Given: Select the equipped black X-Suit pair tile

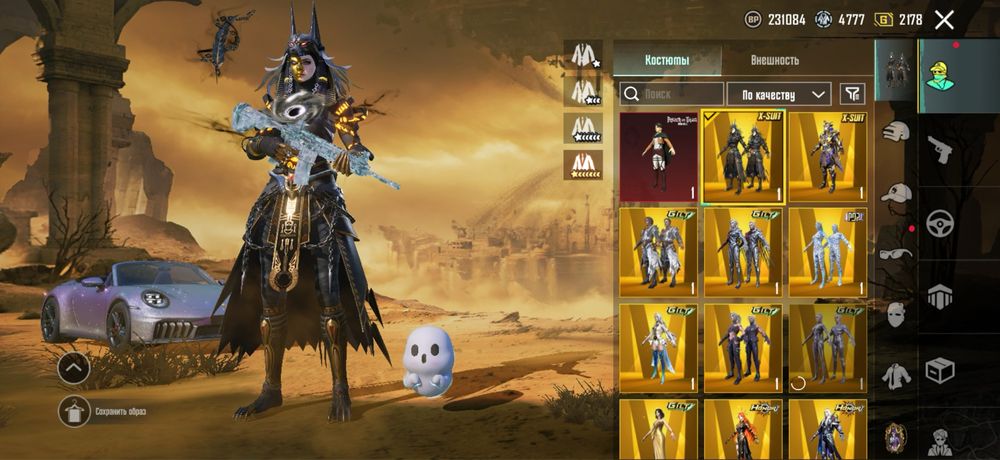Looking at the screenshot, I should pyautogui.click(x=743, y=157).
